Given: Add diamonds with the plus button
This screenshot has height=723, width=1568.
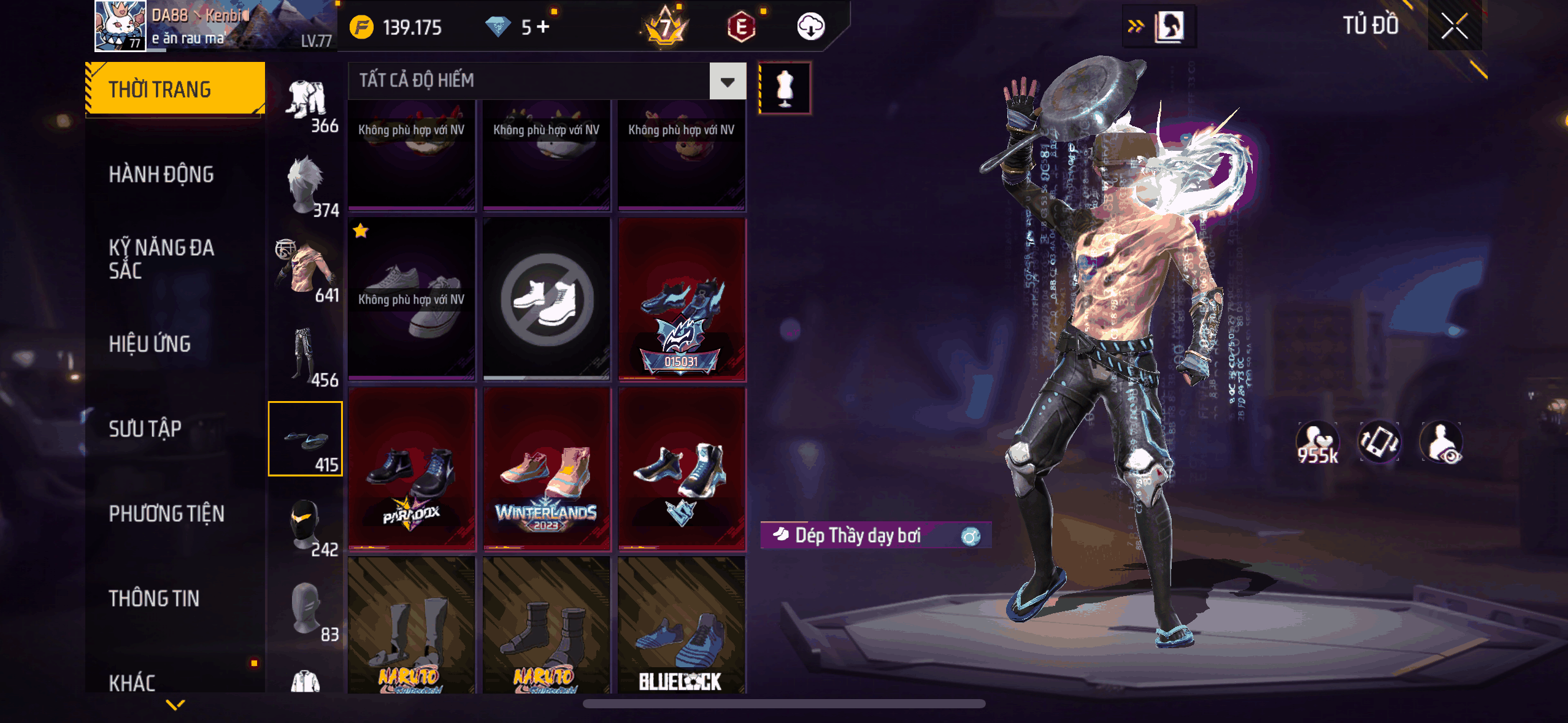Looking at the screenshot, I should [543, 26].
